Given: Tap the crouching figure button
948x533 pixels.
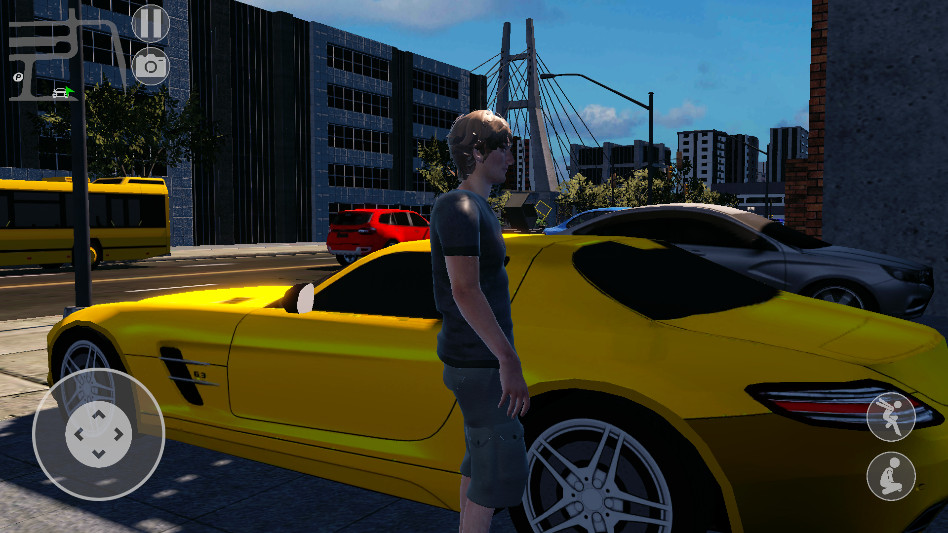Looking at the screenshot, I should tap(890, 476).
